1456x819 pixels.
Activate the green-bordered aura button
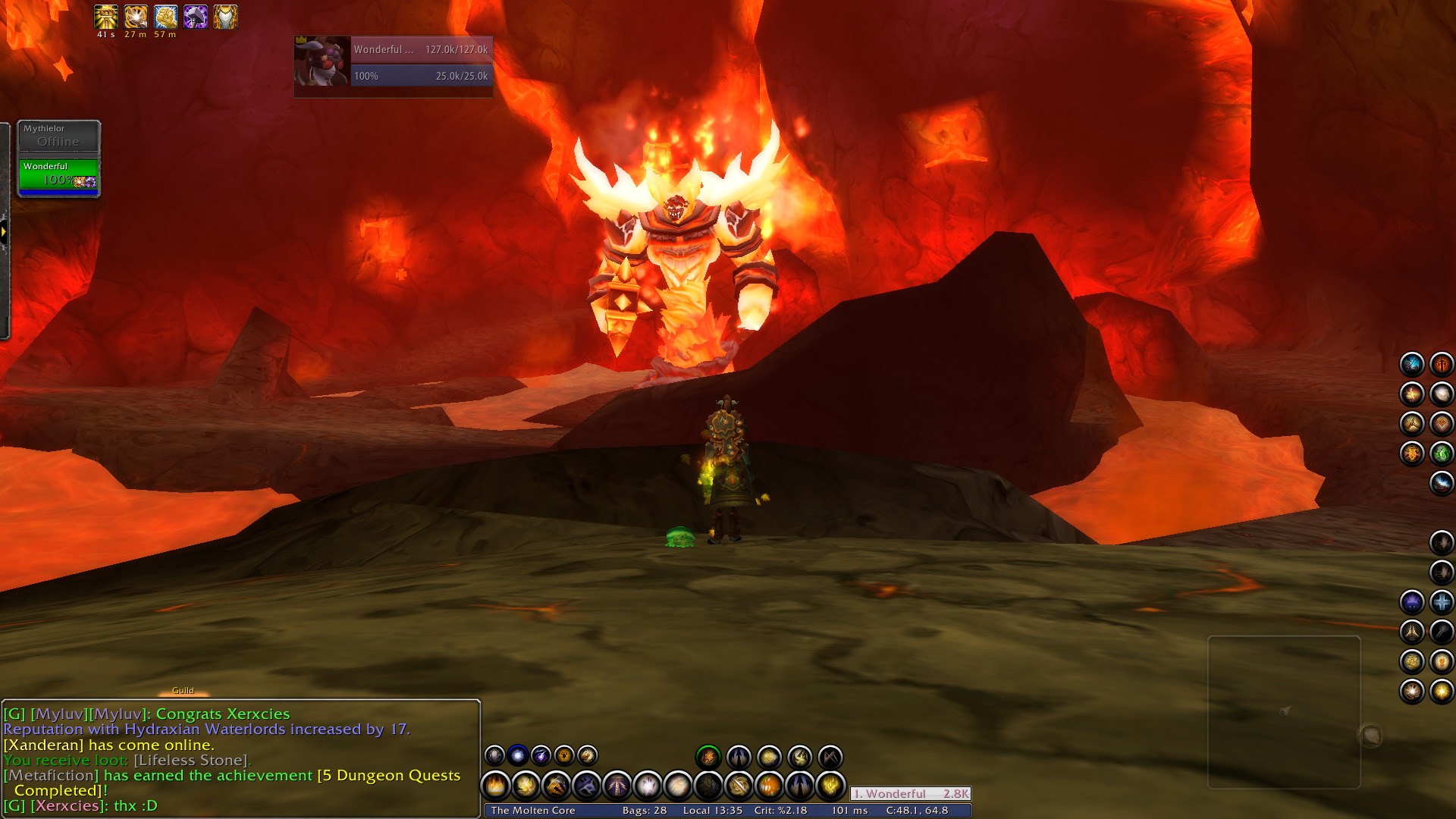coord(708,756)
